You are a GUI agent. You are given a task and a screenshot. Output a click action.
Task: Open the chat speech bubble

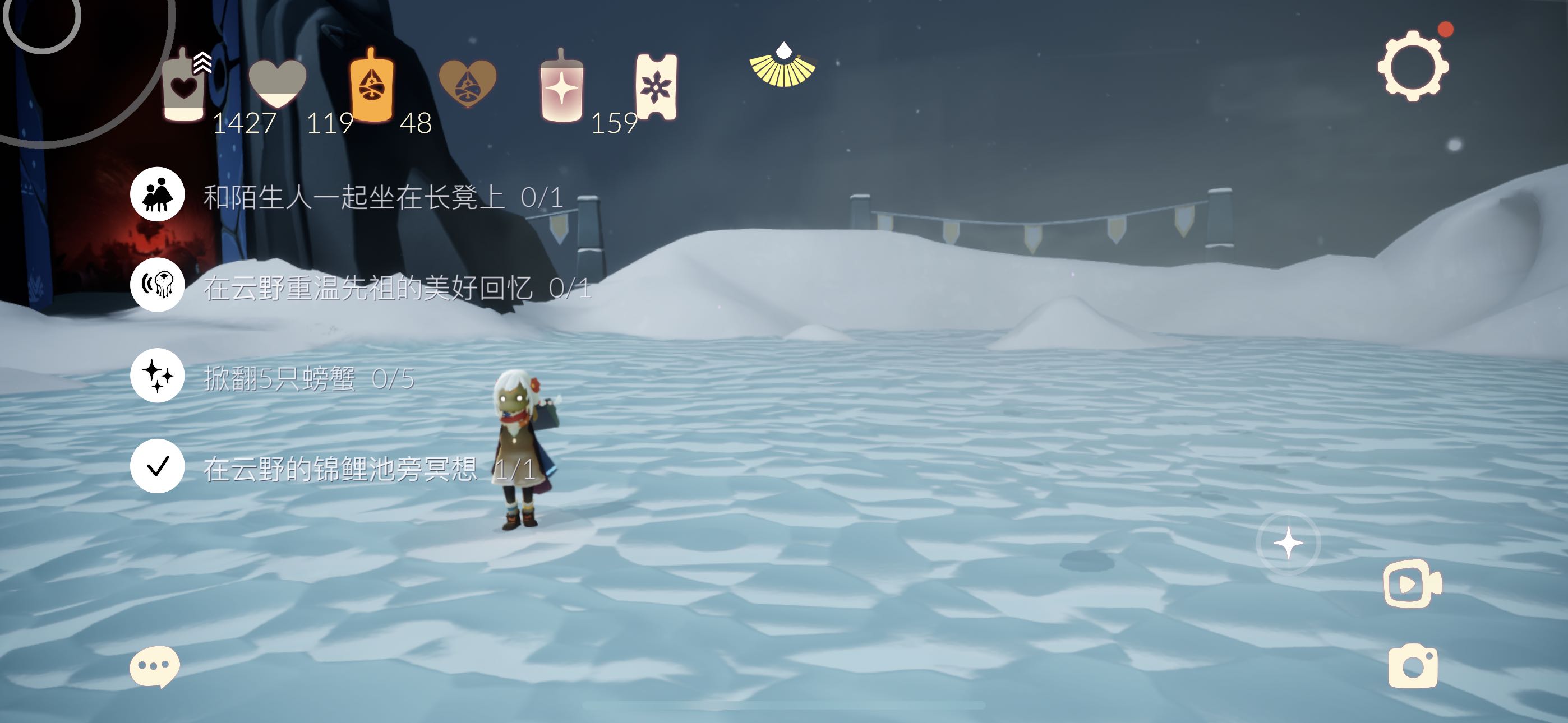pyautogui.click(x=155, y=666)
